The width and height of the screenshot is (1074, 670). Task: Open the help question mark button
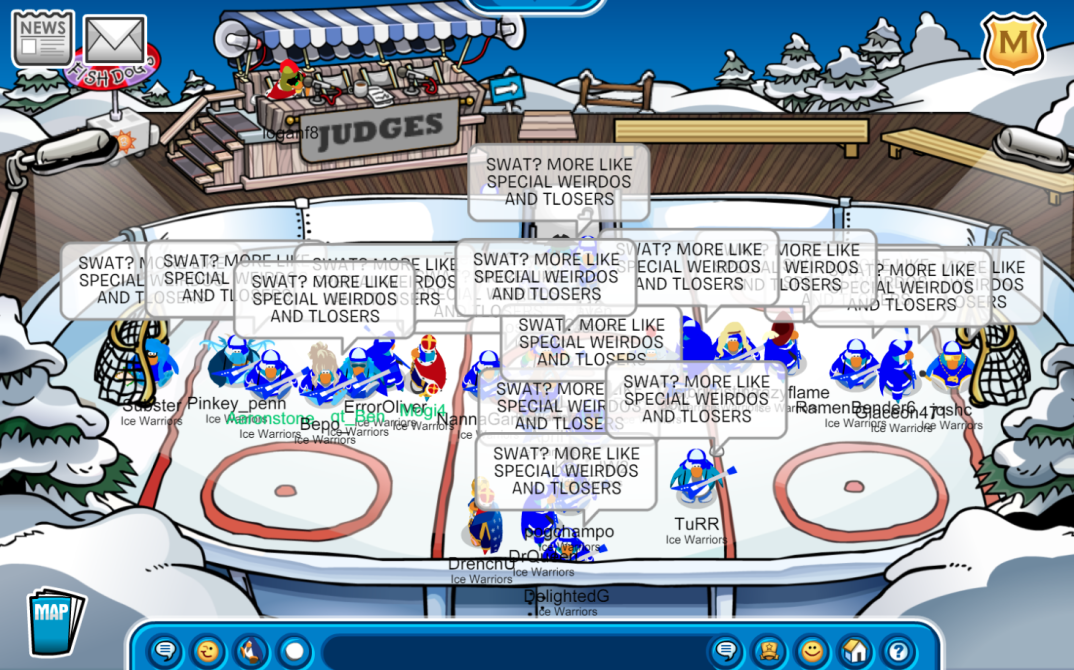click(897, 652)
